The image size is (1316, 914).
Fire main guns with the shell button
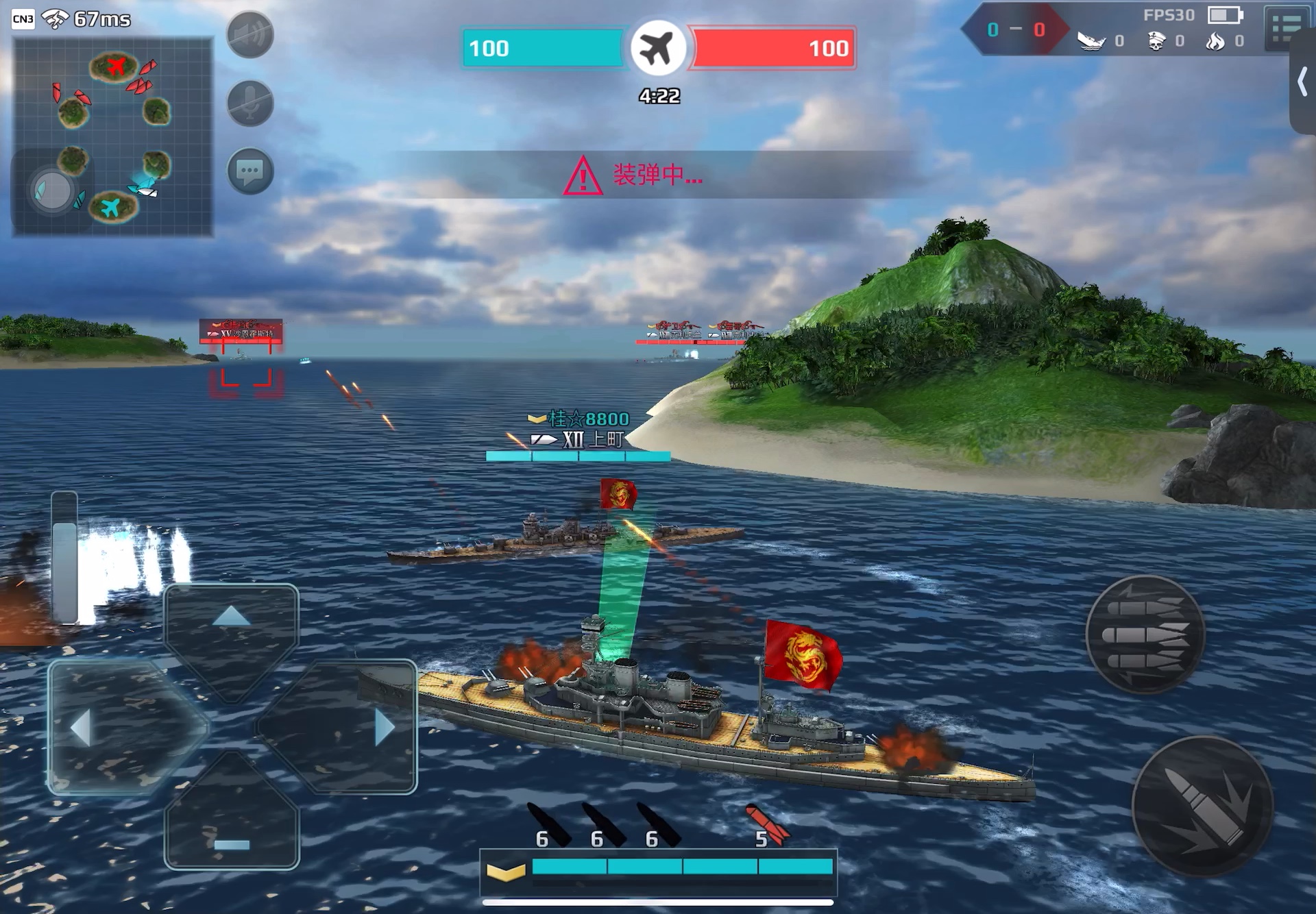pyautogui.click(x=1202, y=806)
